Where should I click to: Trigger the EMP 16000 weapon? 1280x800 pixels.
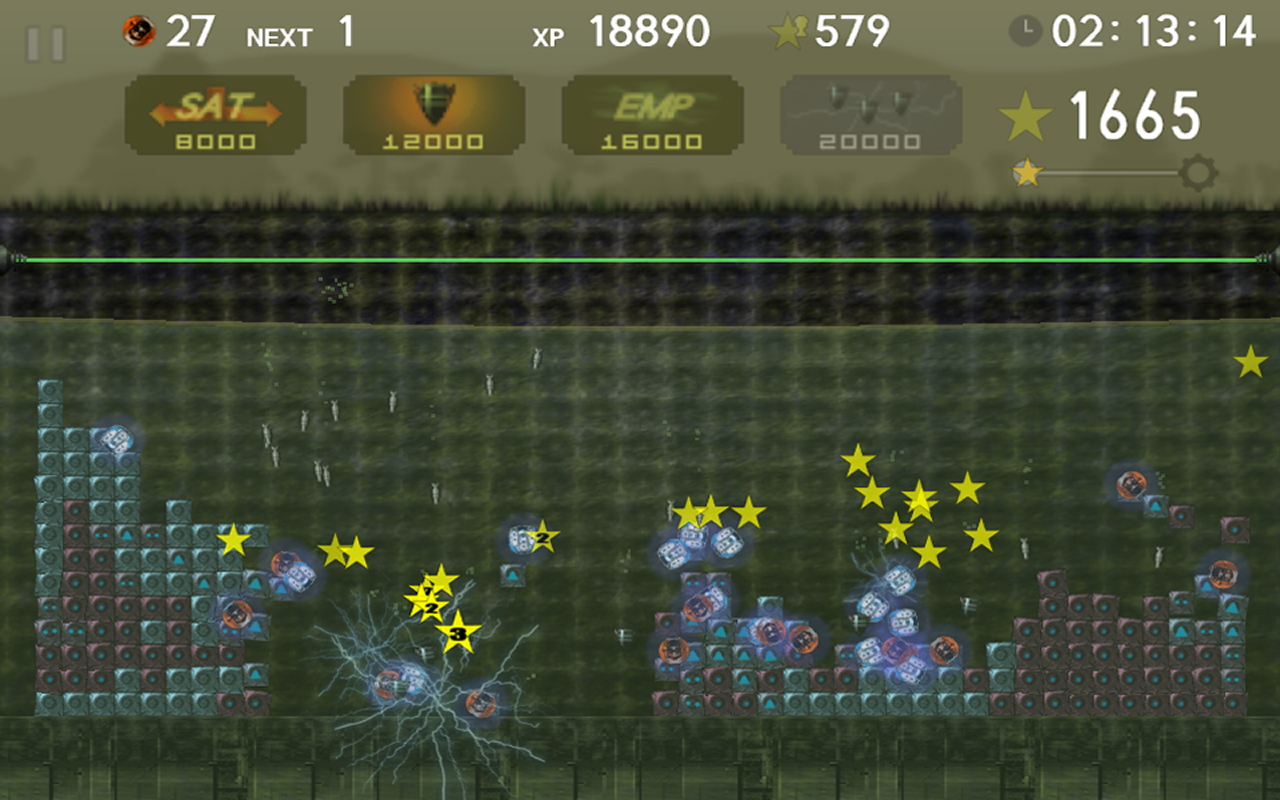point(652,112)
